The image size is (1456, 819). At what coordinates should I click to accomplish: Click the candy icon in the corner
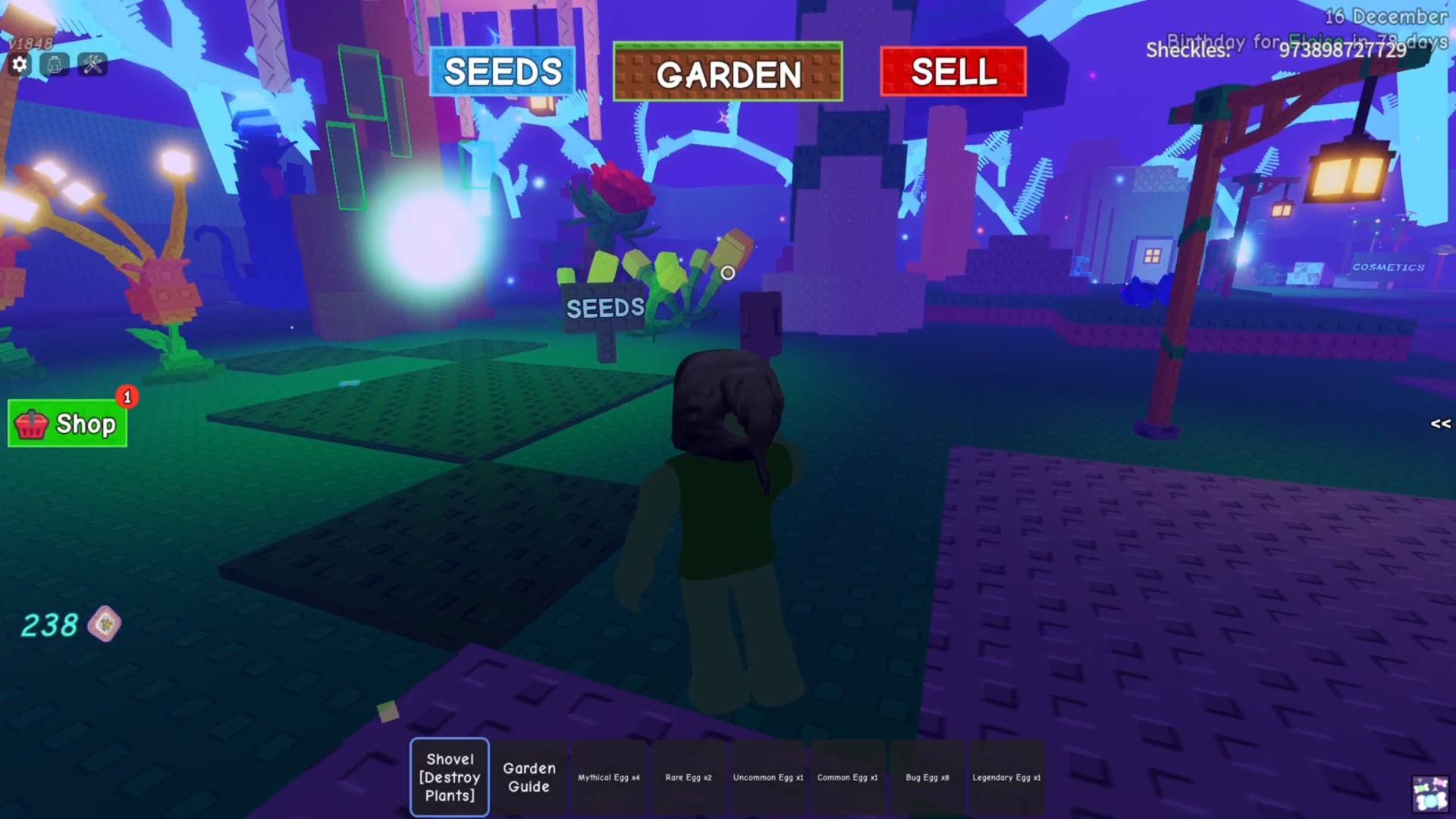pos(1429,794)
